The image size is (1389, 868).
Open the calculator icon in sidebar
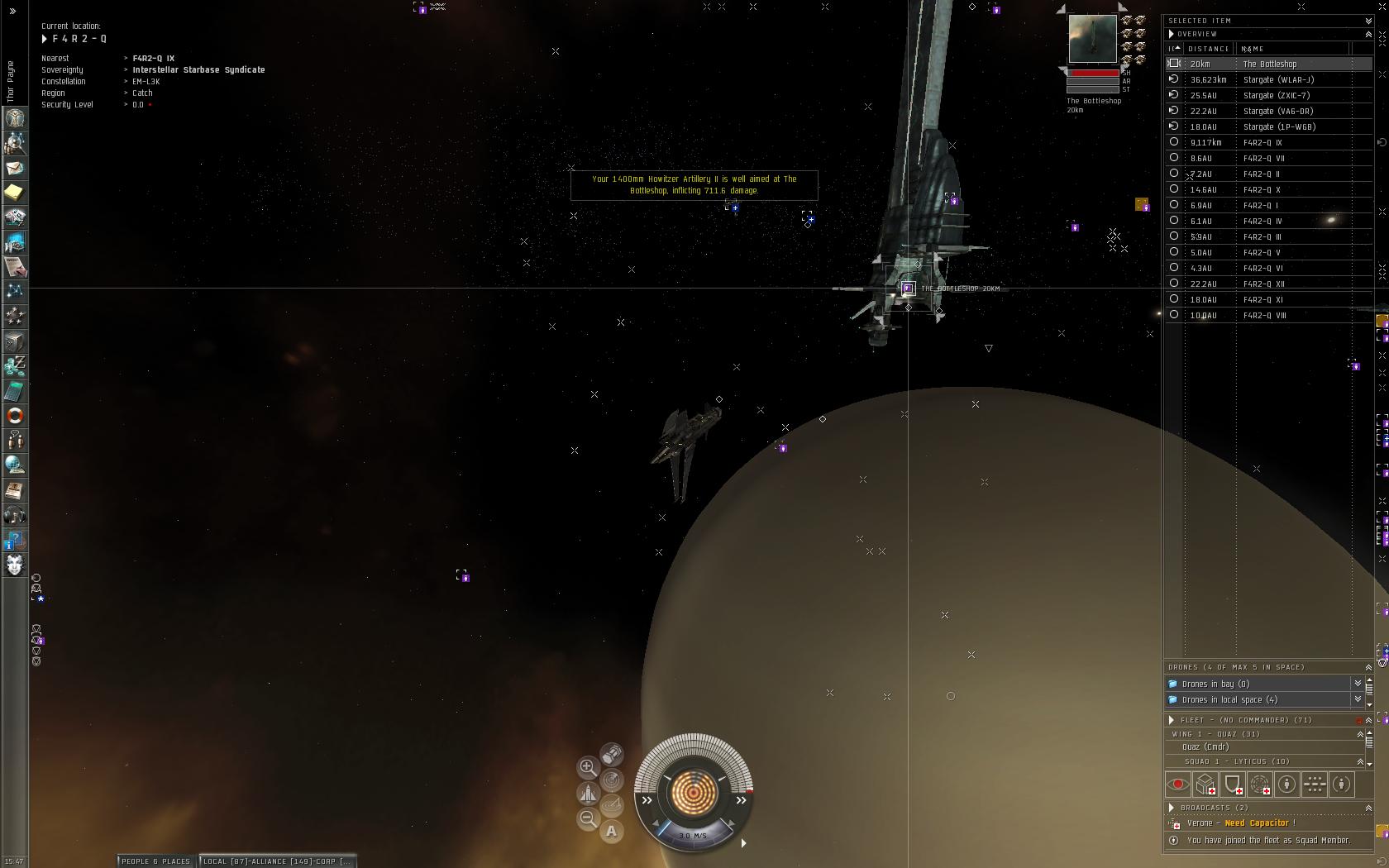(15, 391)
